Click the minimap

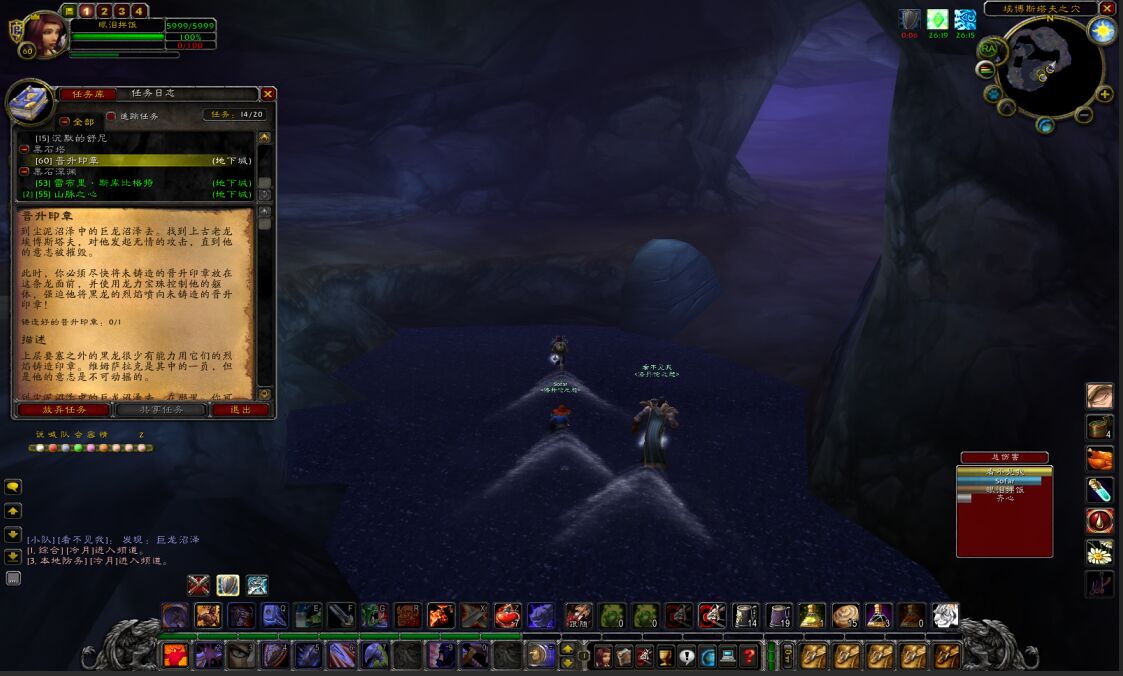pyautogui.click(x=1049, y=68)
